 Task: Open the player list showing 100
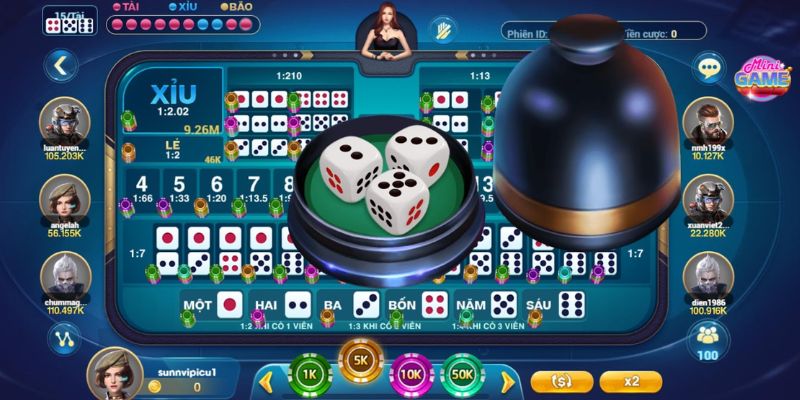pyautogui.click(x=708, y=341)
